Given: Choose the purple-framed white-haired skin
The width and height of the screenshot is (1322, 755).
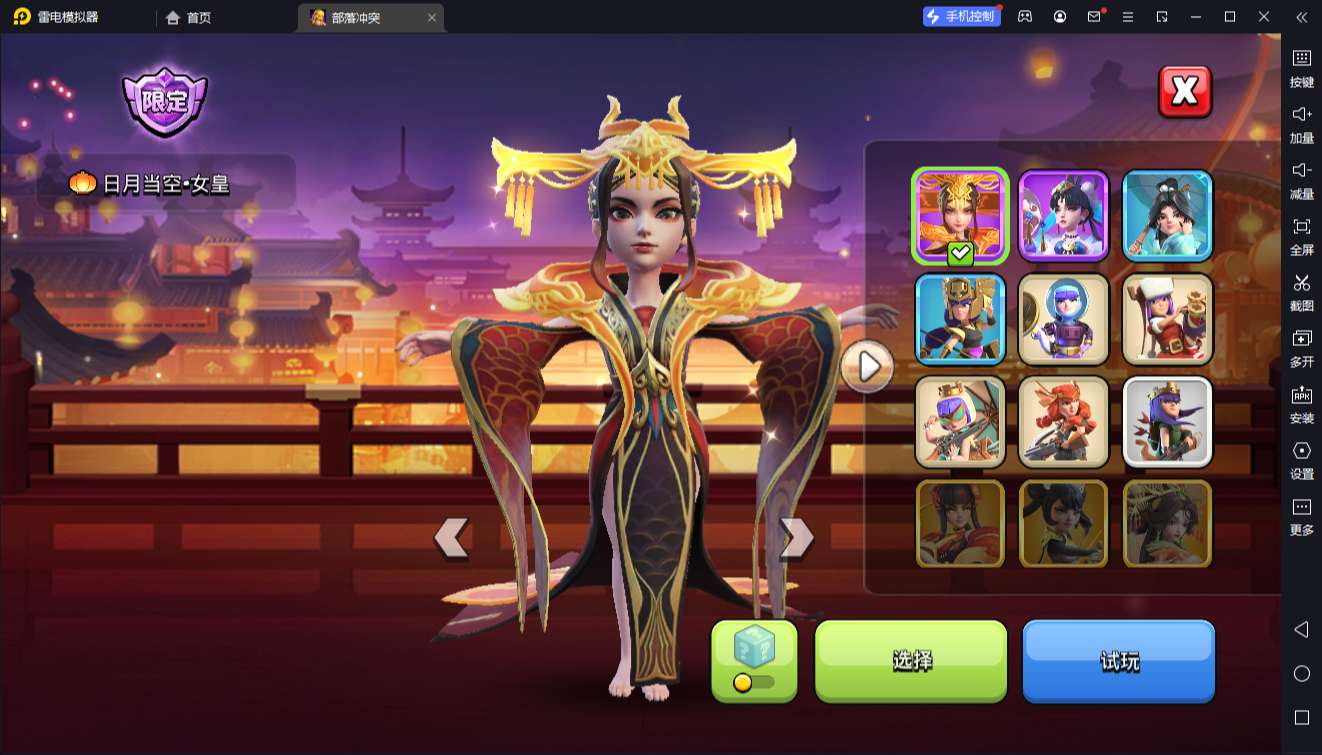Looking at the screenshot, I should 1063,216.
